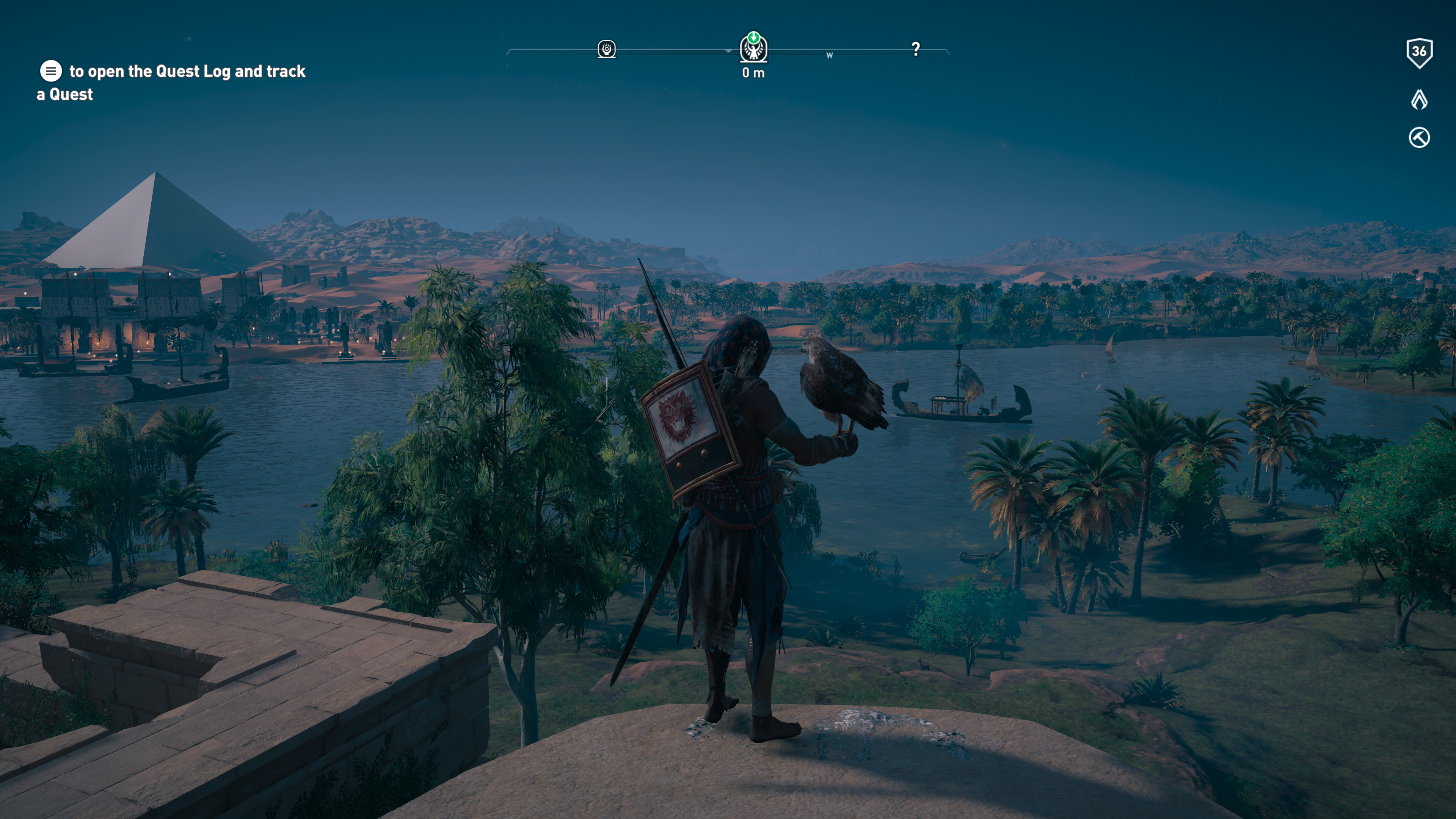
Task: Open the hammer crafting icon
Action: pos(1419,137)
